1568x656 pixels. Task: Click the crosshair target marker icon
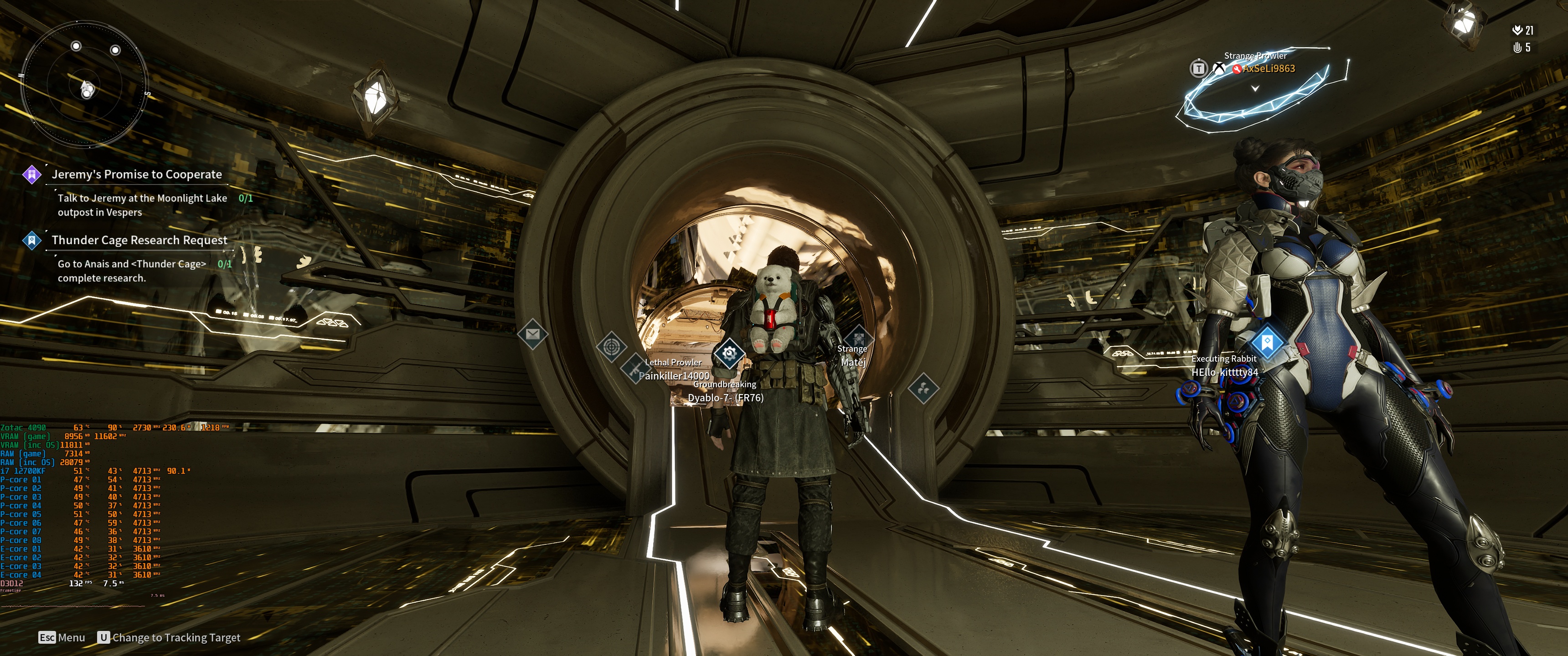pos(611,347)
